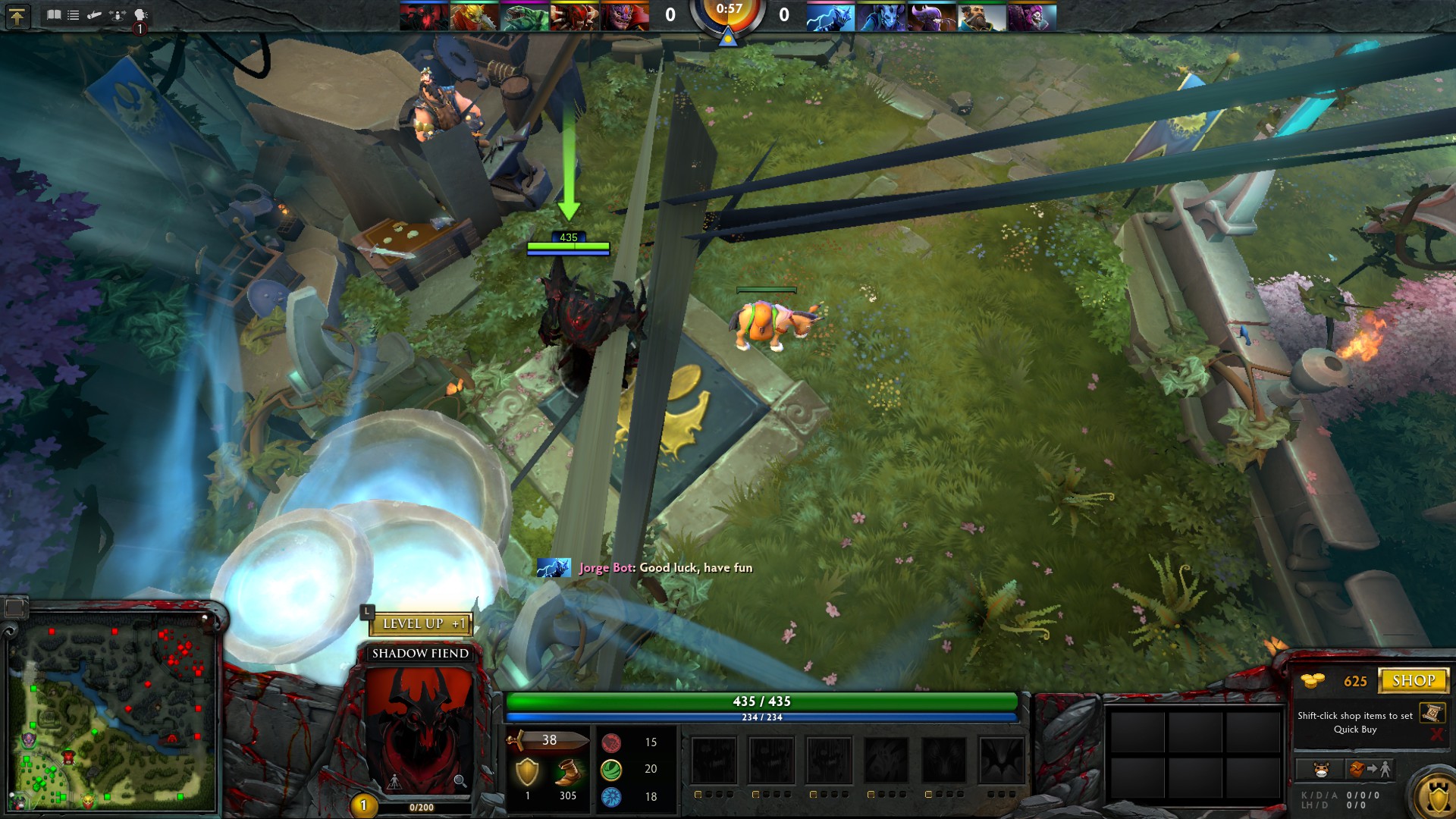
Task: Click the Level Up +1 button
Action: tap(421, 623)
